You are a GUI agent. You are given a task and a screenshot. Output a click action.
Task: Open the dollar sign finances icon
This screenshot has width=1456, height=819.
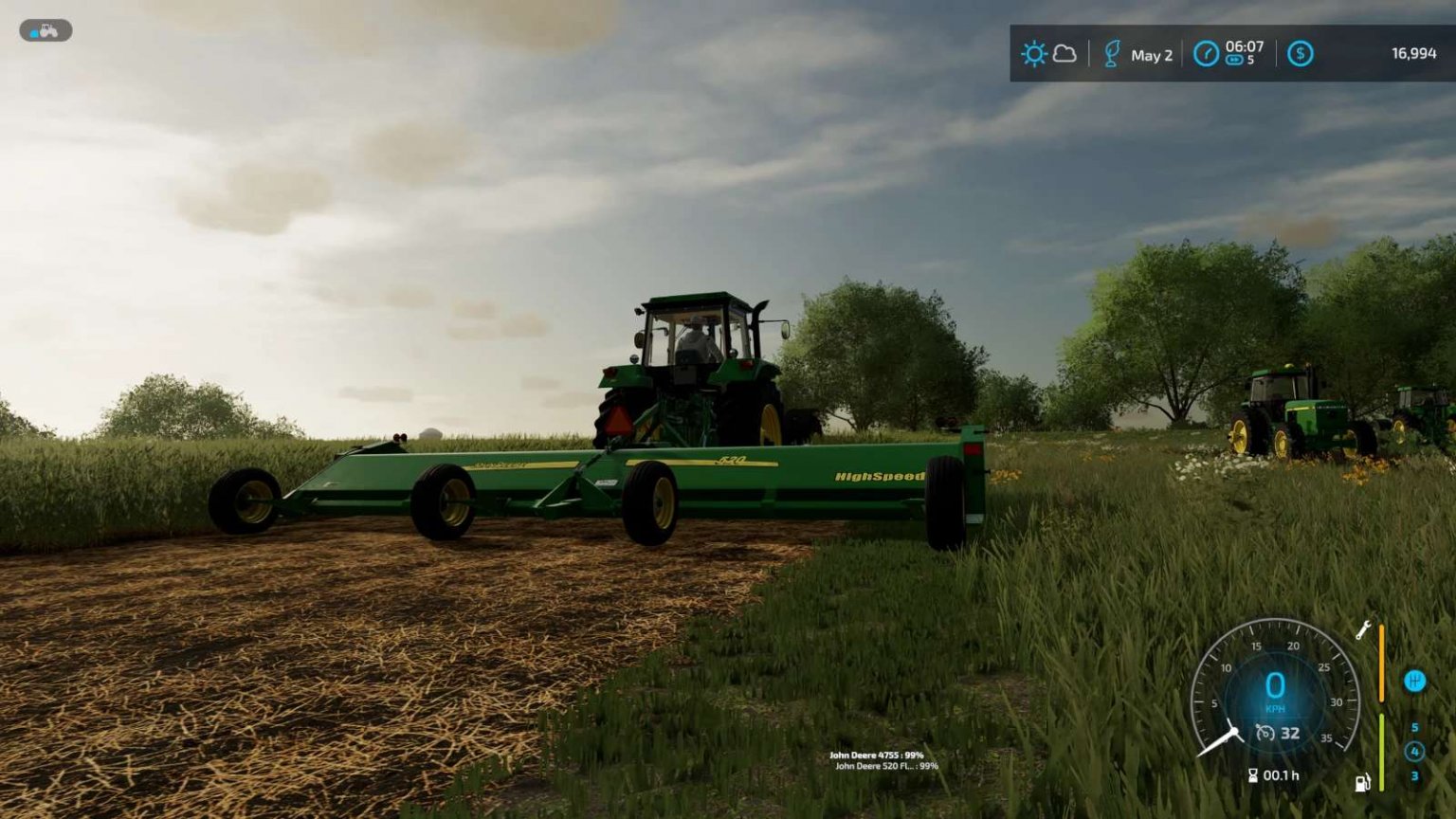(1299, 54)
